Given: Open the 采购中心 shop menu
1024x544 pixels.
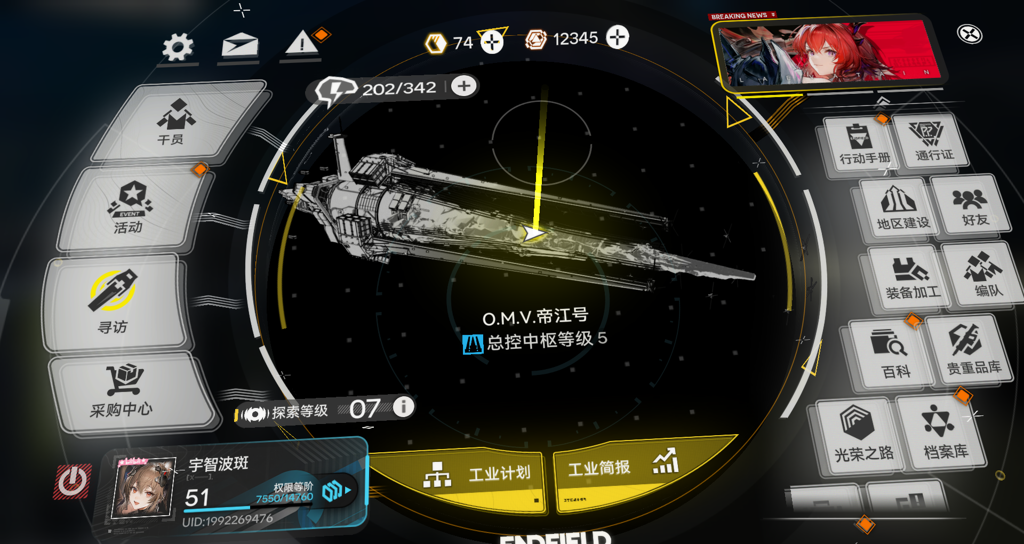Looking at the screenshot, I should click(x=122, y=391).
